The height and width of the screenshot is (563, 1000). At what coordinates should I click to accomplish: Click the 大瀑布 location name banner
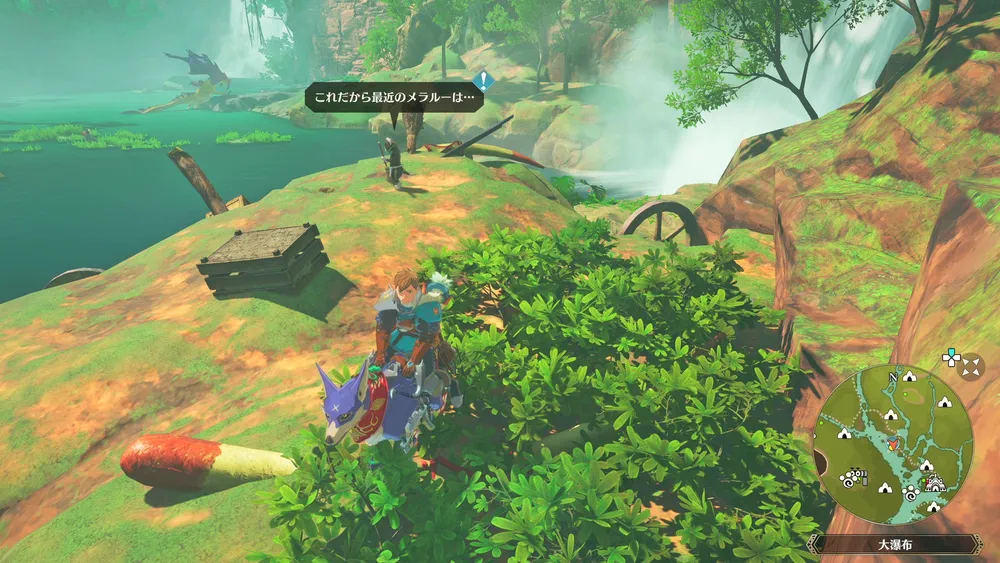tap(893, 545)
